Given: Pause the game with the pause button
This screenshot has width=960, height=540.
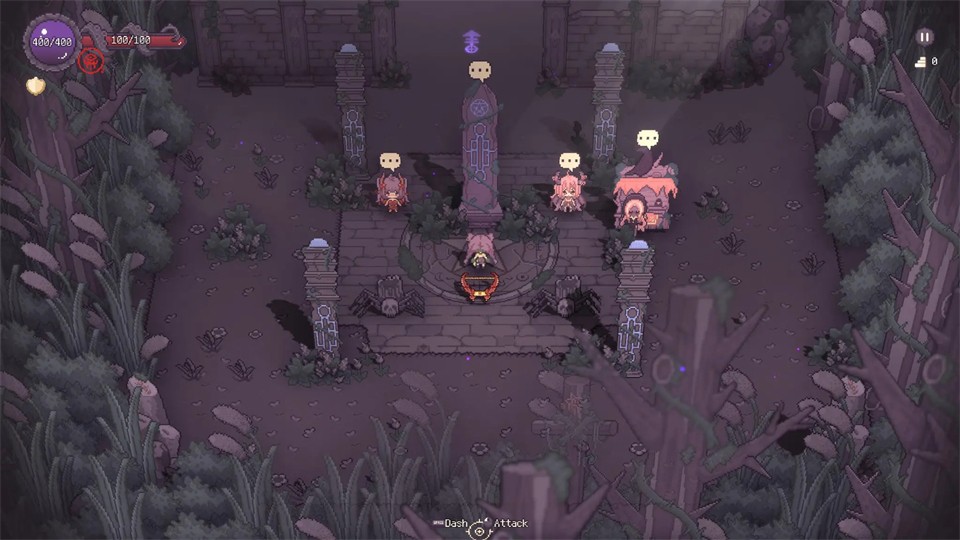Looking at the screenshot, I should (x=924, y=37).
